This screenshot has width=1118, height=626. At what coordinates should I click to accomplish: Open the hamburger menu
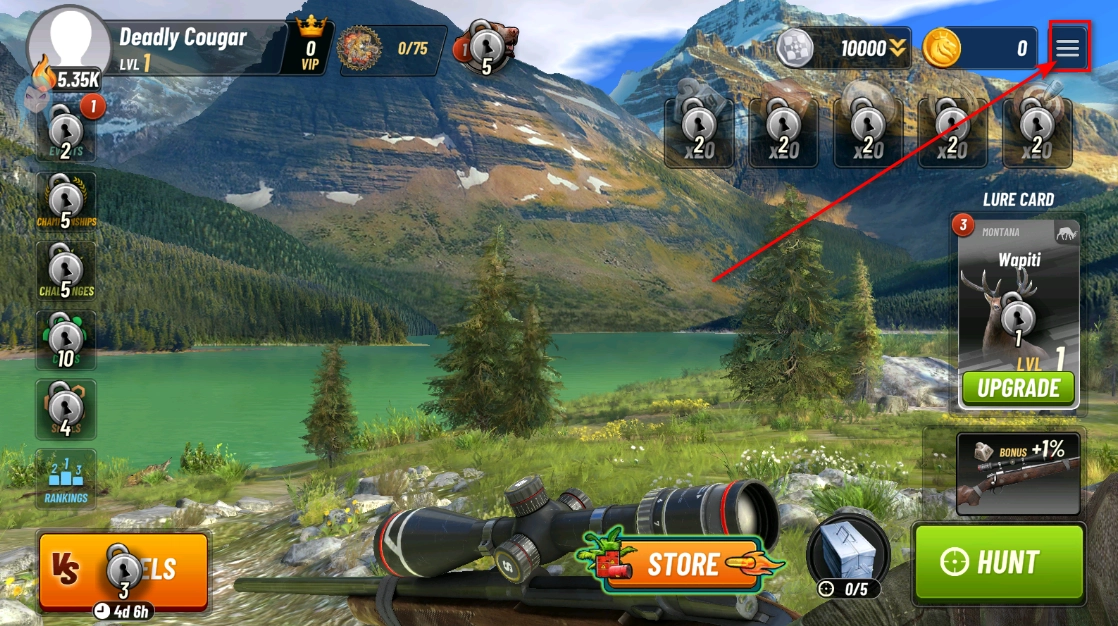coord(1068,48)
